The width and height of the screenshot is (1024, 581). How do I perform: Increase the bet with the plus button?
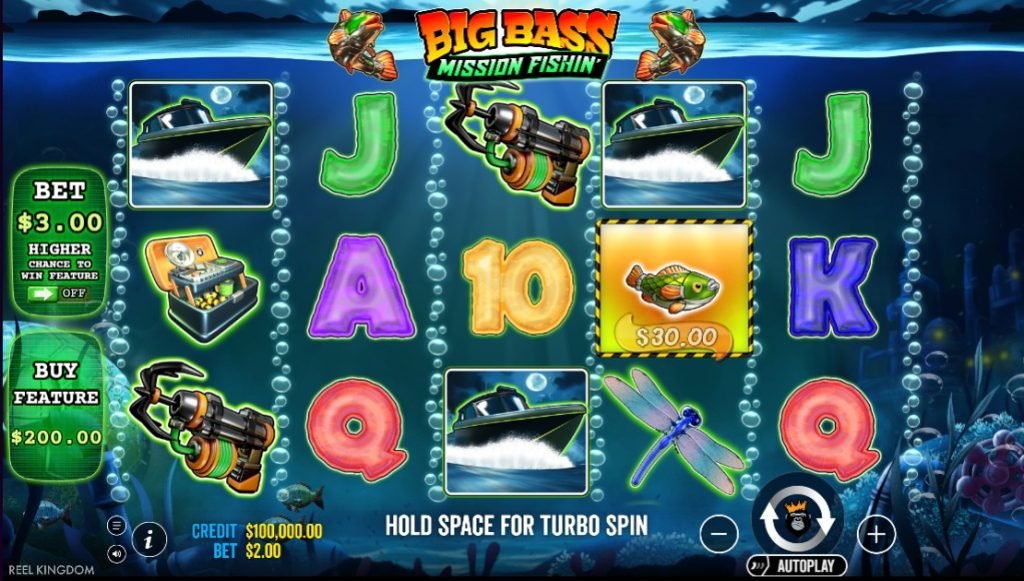click(876, 535)
